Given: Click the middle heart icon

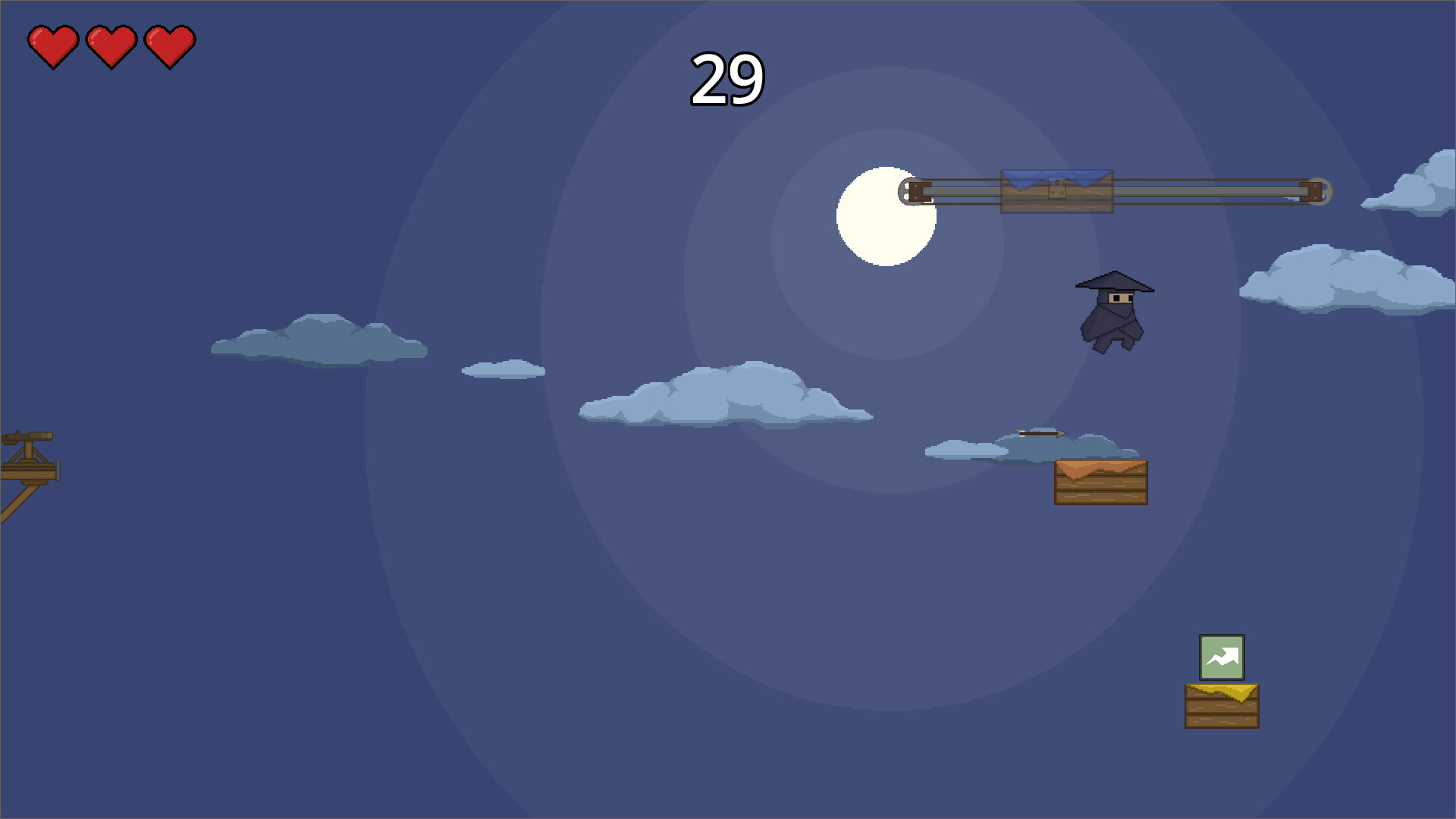Looking at the screenshot, I should (x=112, y=47).
